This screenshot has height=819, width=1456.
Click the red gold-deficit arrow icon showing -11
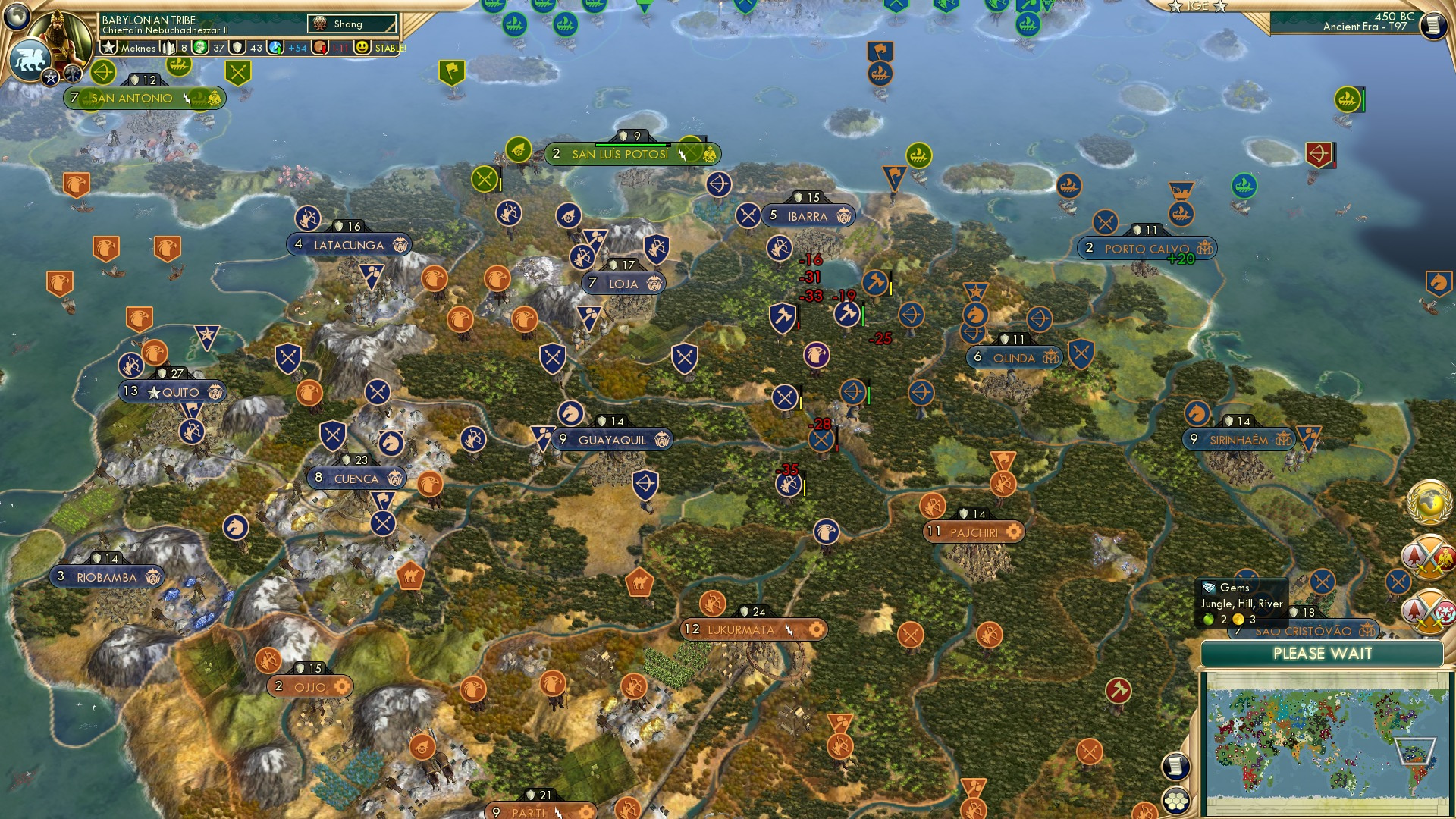[x=319, y=47]
